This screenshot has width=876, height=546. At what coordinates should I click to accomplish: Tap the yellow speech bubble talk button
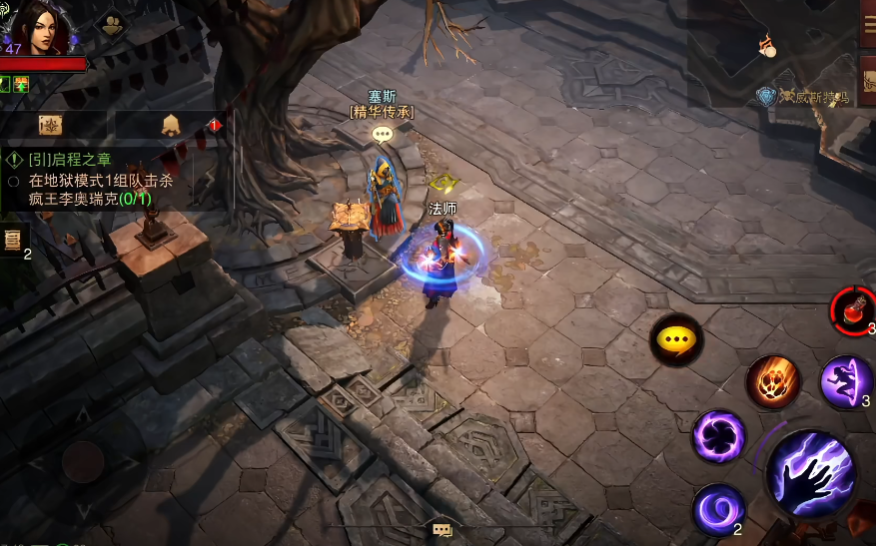[x=677, y=340]
